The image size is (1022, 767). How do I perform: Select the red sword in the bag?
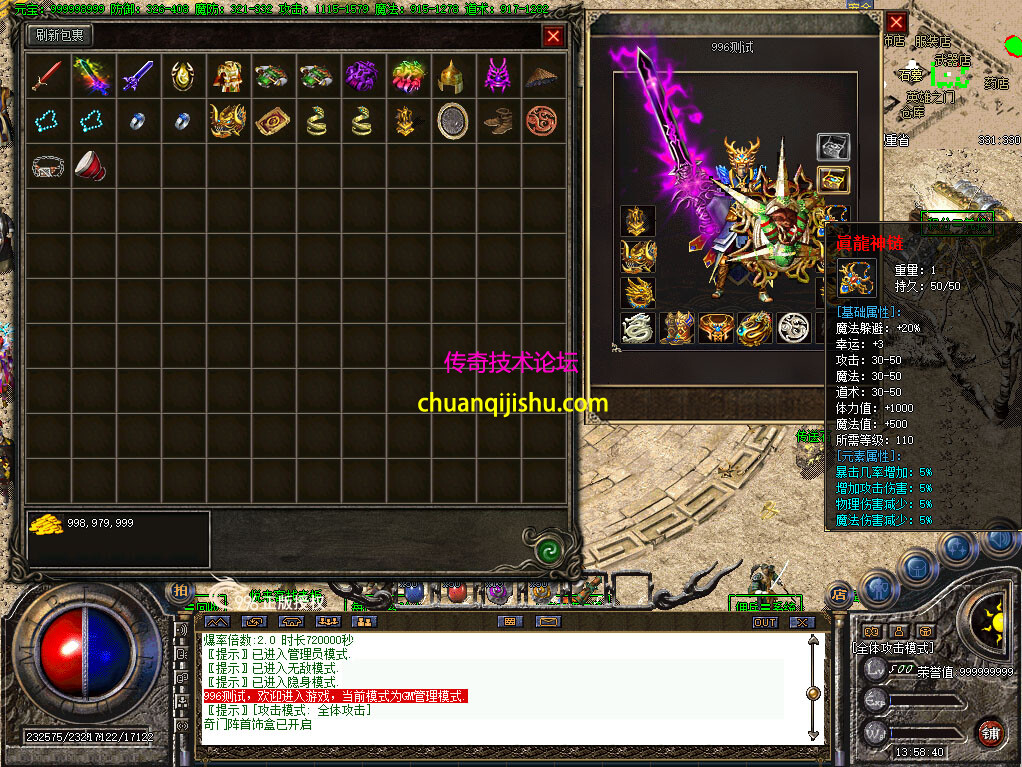point(47,76)
